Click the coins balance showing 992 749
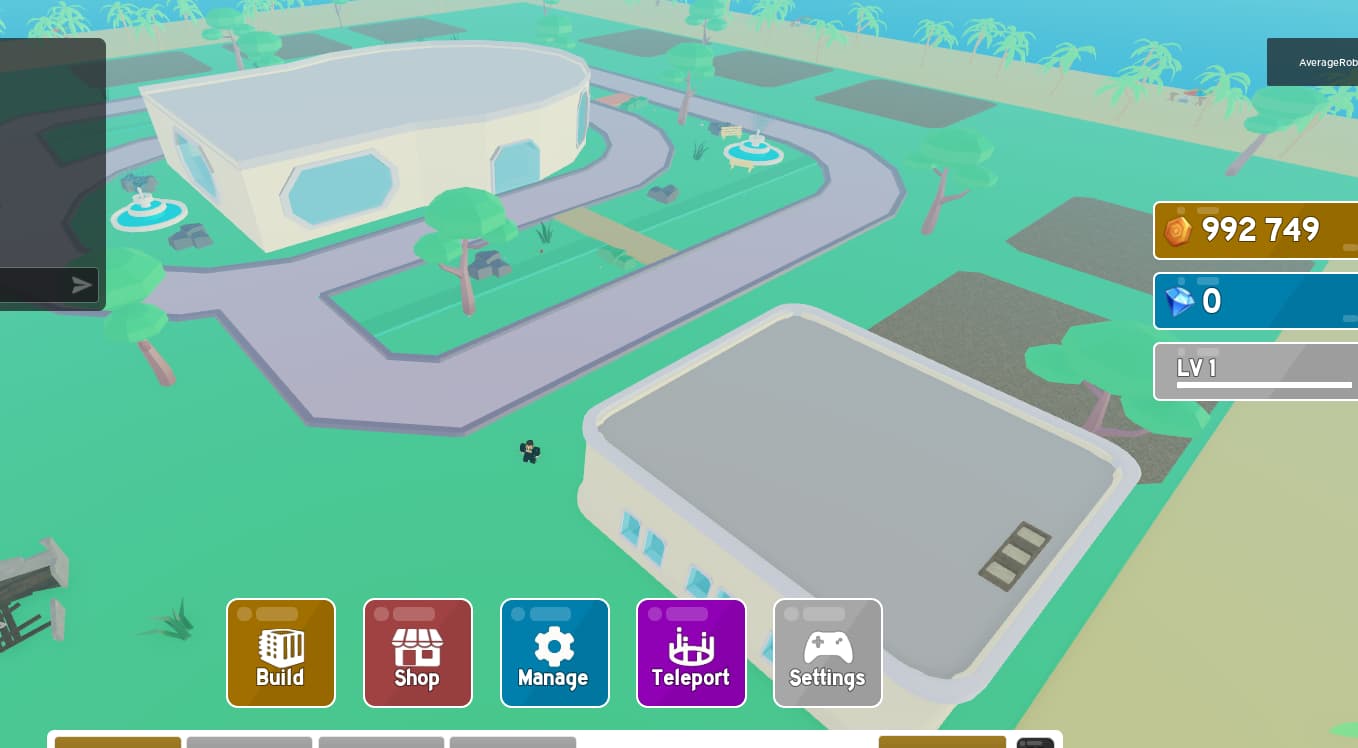The image size is (1358, 748). (x=1260, y=230)
